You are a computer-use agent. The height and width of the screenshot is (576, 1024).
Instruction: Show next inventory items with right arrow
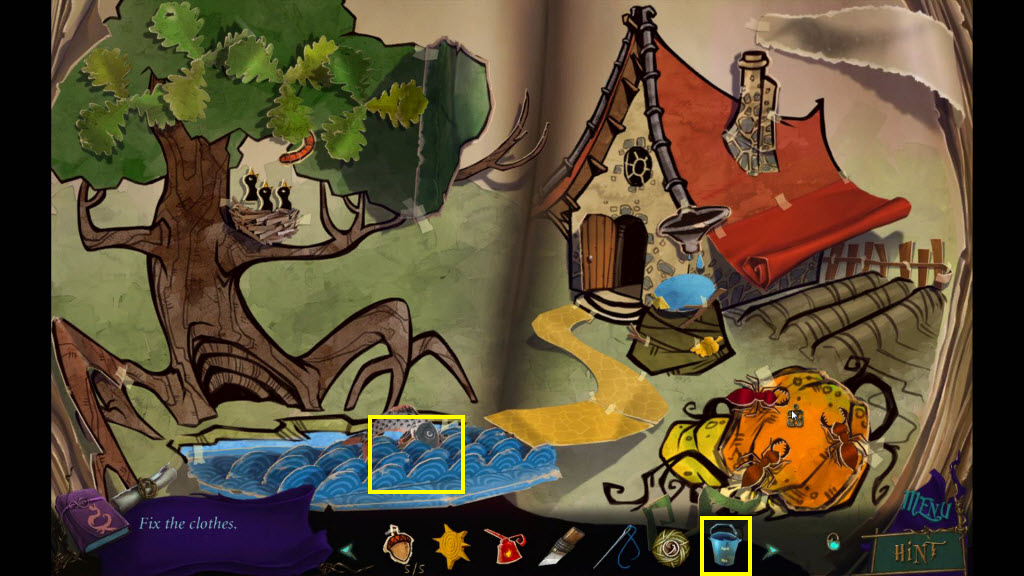click(771, 549)
